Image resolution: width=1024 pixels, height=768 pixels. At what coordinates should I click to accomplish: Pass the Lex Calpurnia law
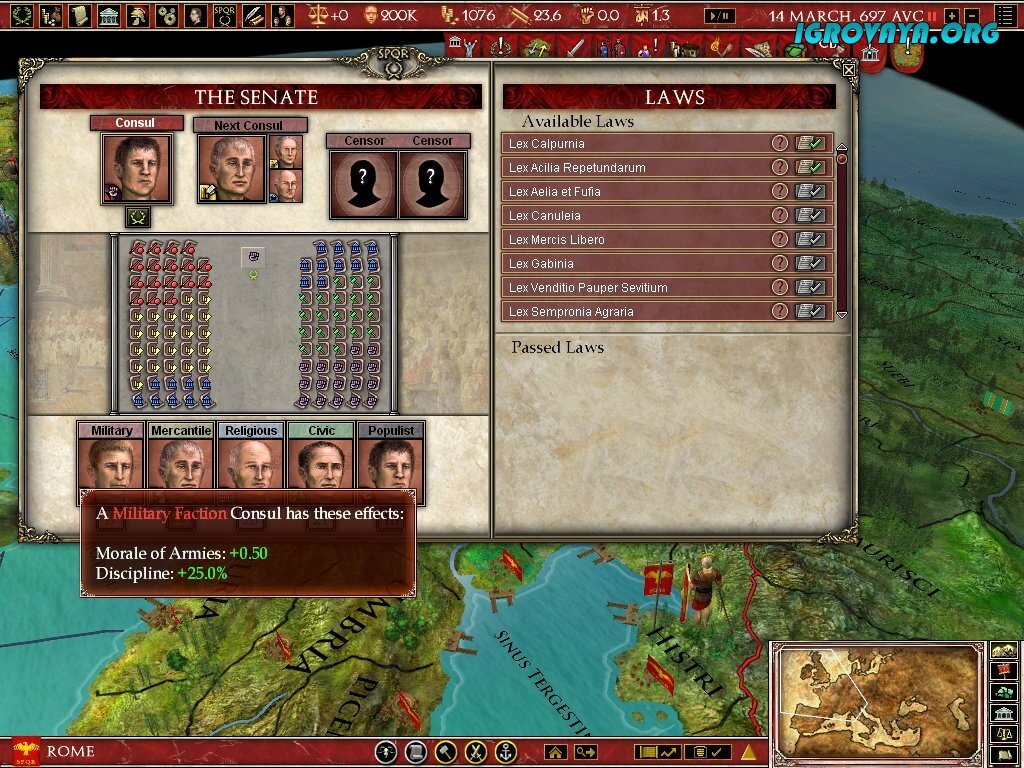[811, 144]
